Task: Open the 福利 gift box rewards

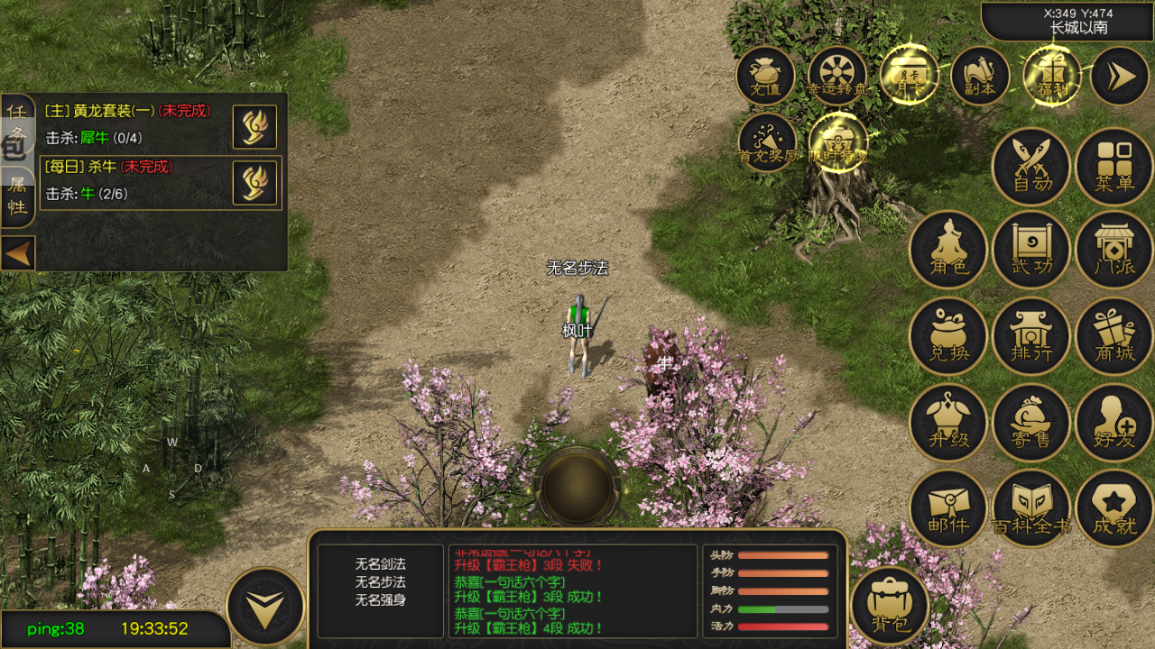Action: [x=1051, y=76]
